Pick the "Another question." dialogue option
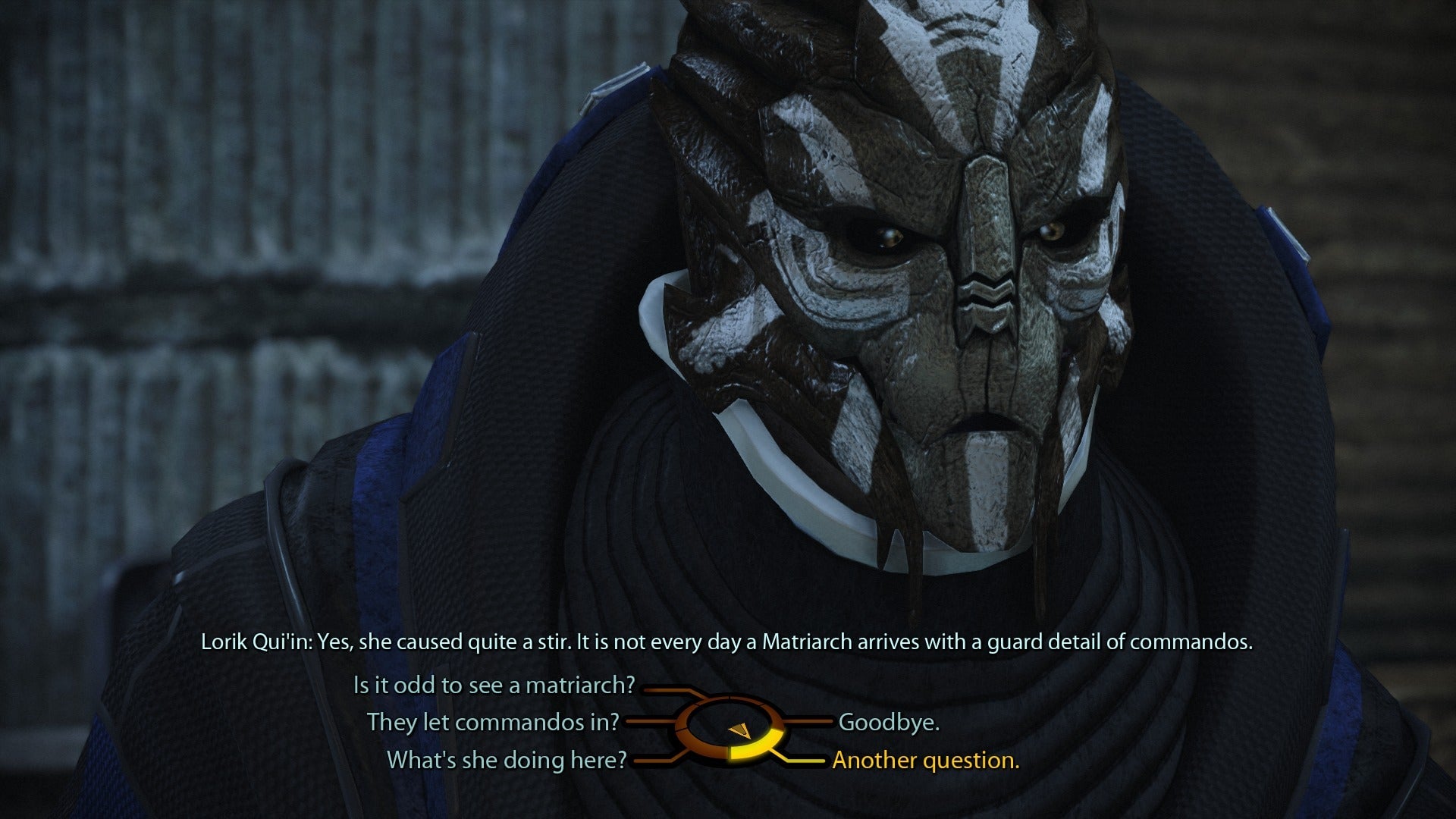The height and width of the screenshot is (819, 1456). 925,759
